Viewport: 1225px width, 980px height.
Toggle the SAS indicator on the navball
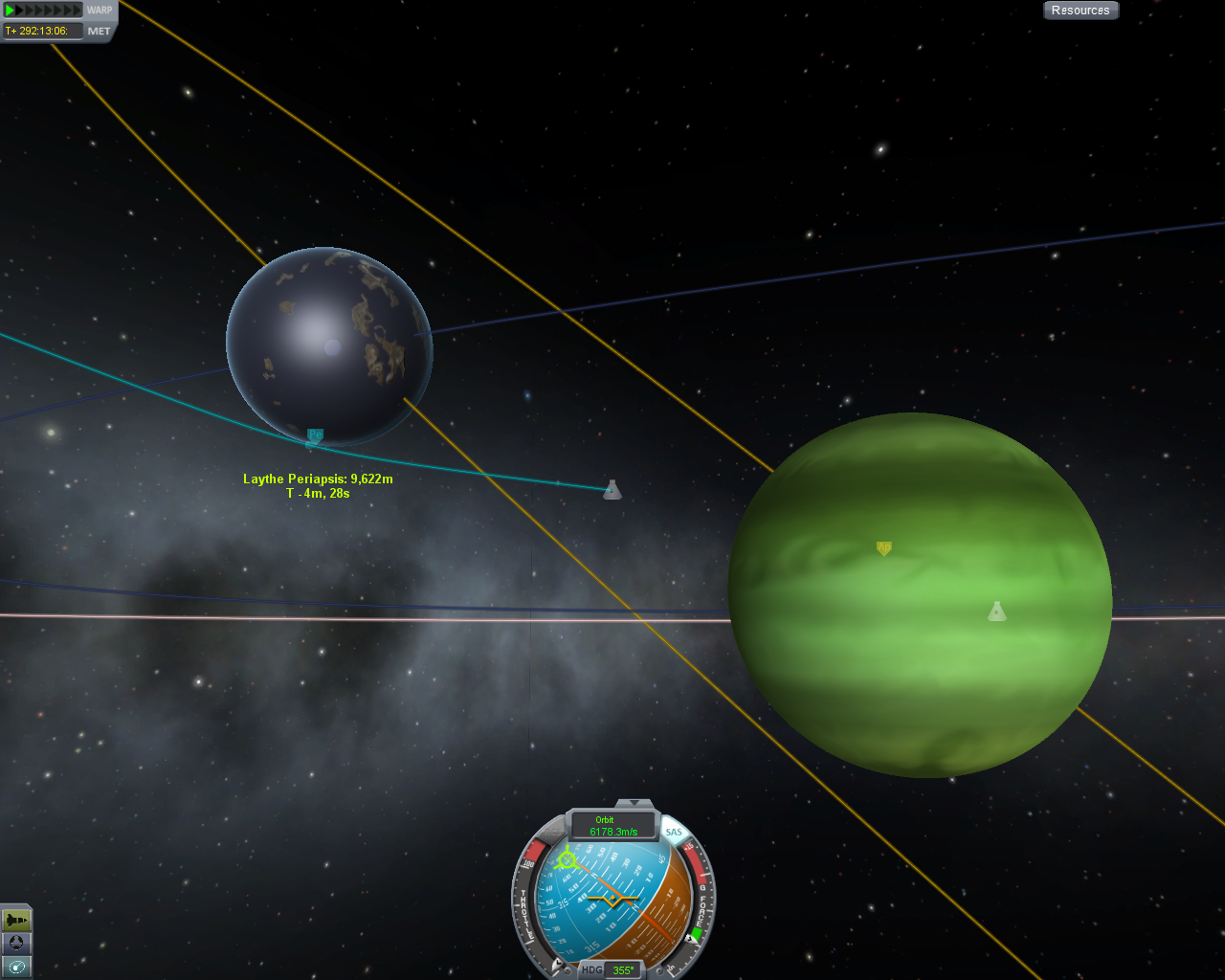674,833
